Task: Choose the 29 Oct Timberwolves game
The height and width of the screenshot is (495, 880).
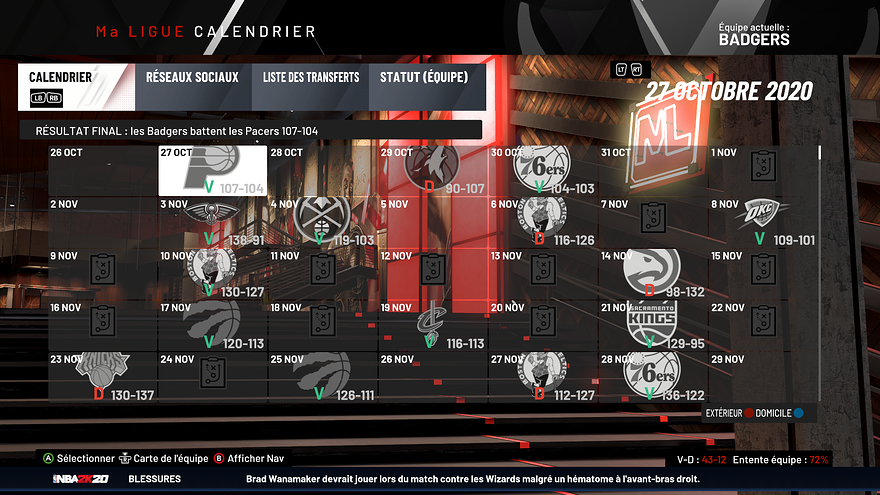Action: click(432, 170)
